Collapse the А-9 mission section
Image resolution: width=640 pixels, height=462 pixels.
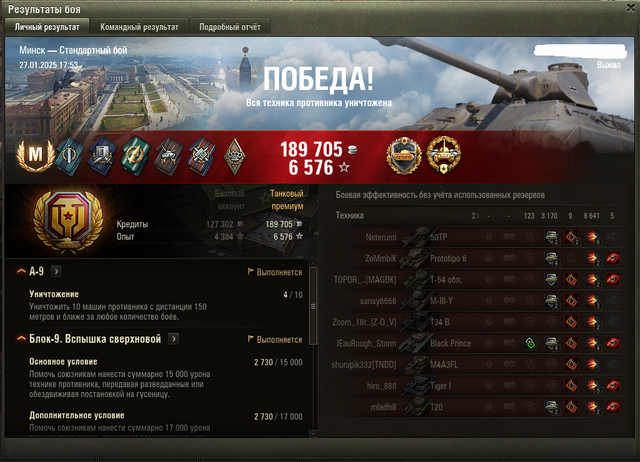point(21,271)
